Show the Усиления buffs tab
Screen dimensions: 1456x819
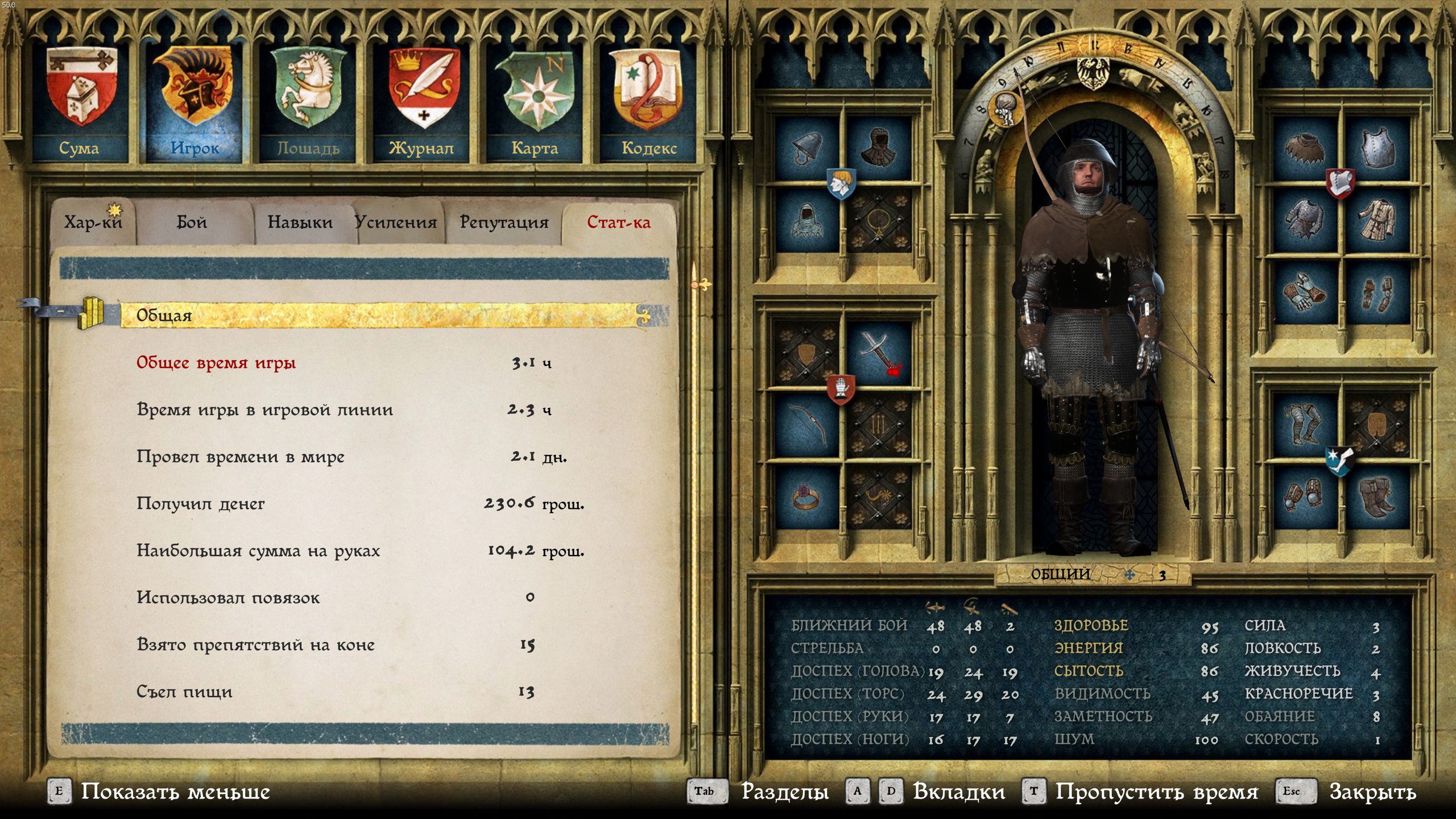coord(396,222)
